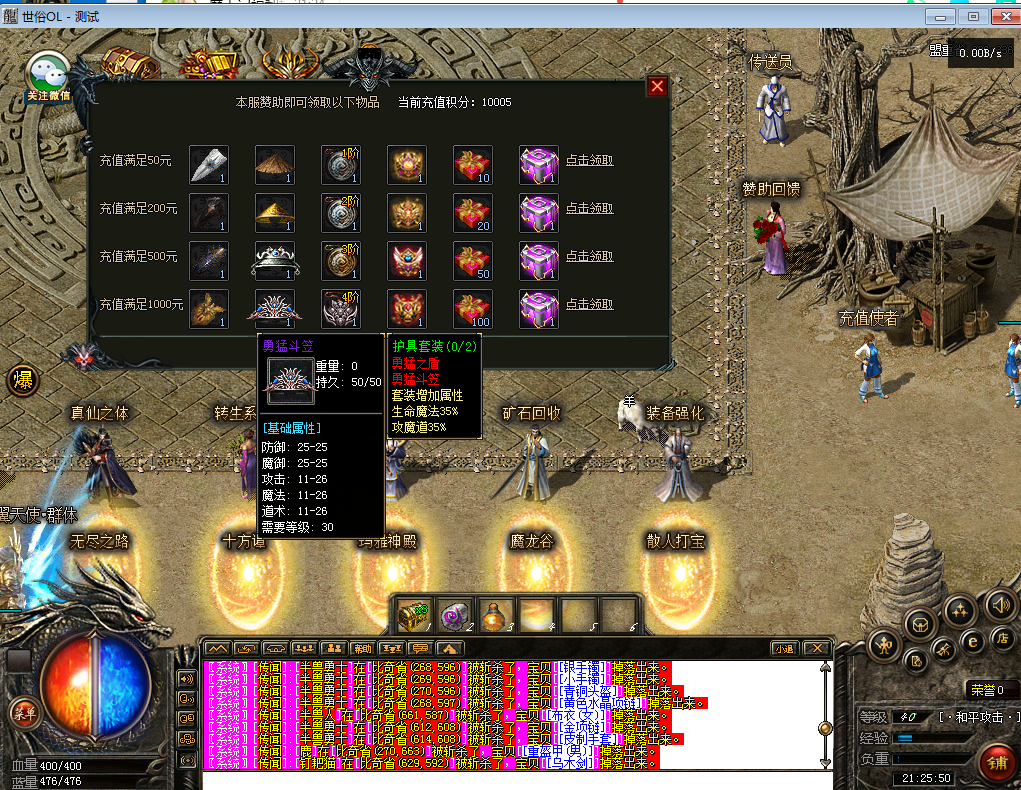Viewport: 1021px width, 790px height.
Task: Open the 关注微信 WeChat follow icon
Action: click(48, 77)
